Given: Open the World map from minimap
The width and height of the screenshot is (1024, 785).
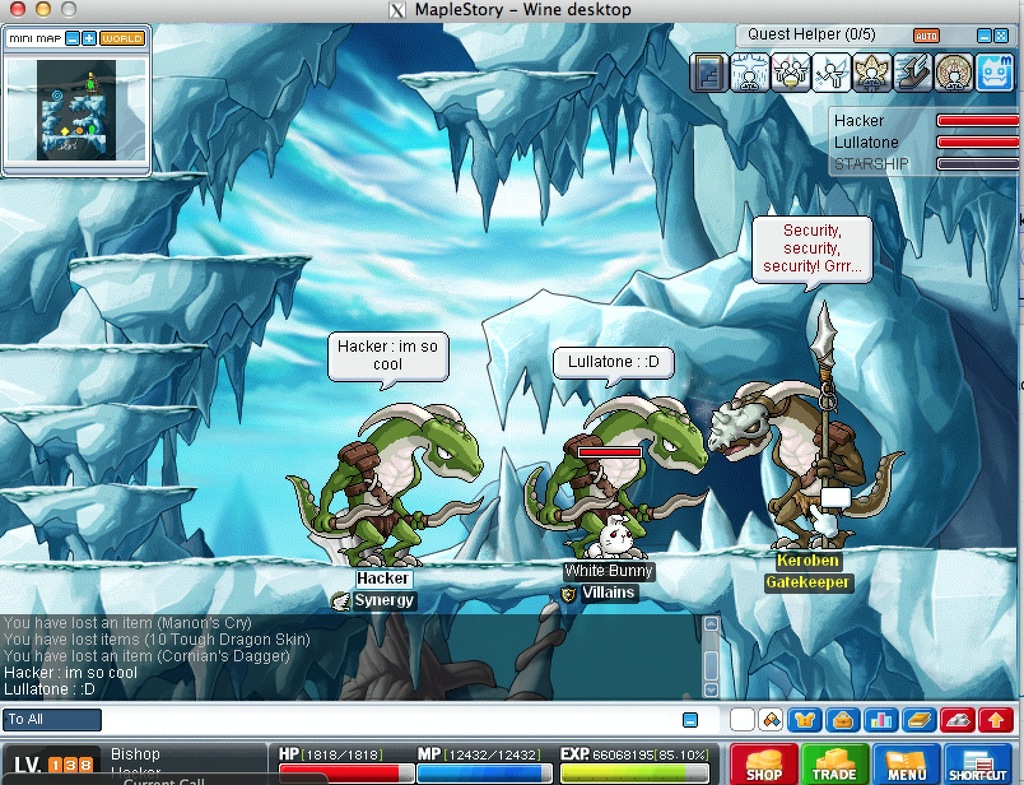Looking at the screenshot, I should (x=122, y=38).
